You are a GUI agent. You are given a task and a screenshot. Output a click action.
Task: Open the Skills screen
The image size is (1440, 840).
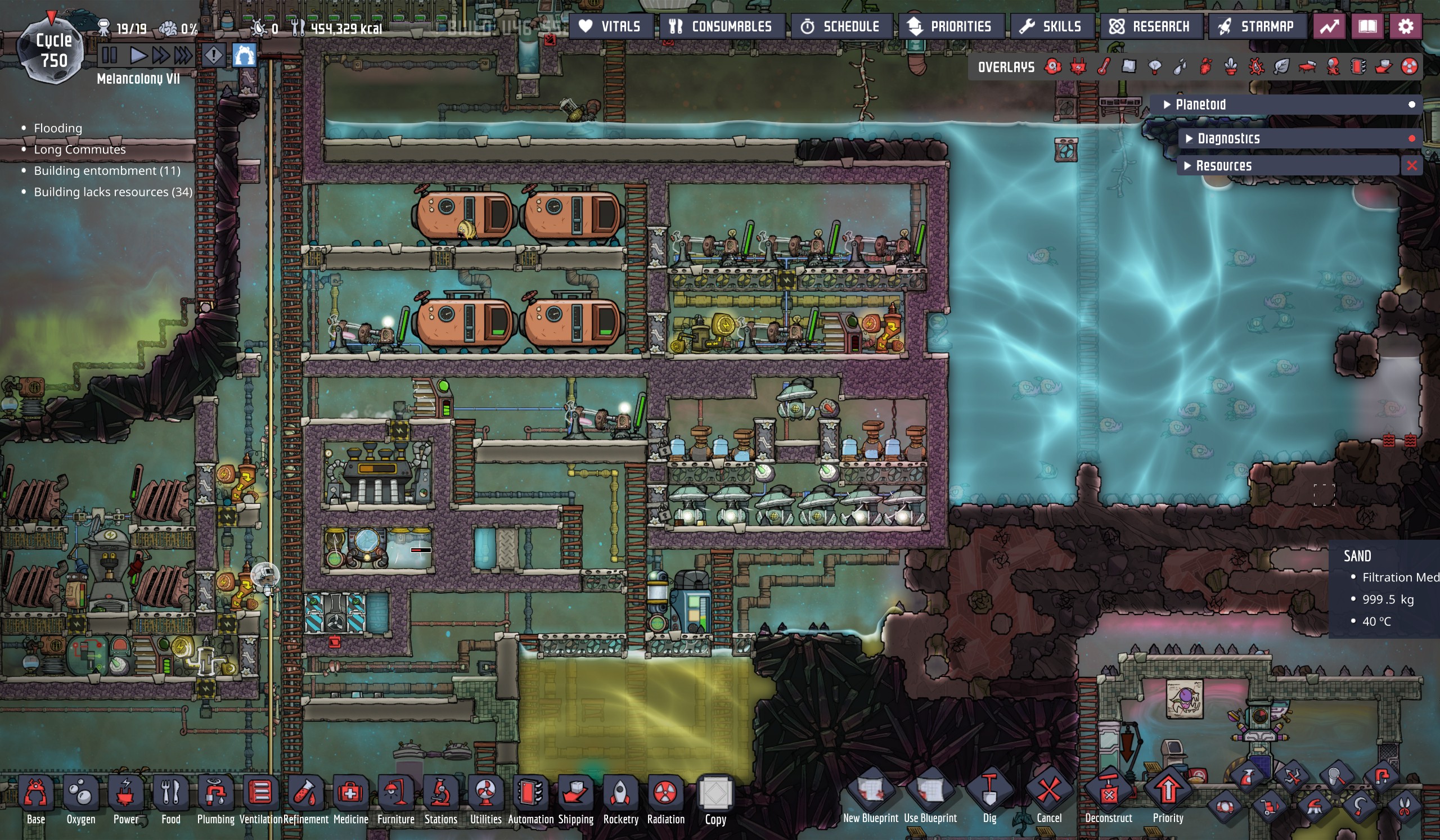pos(1052,26)
